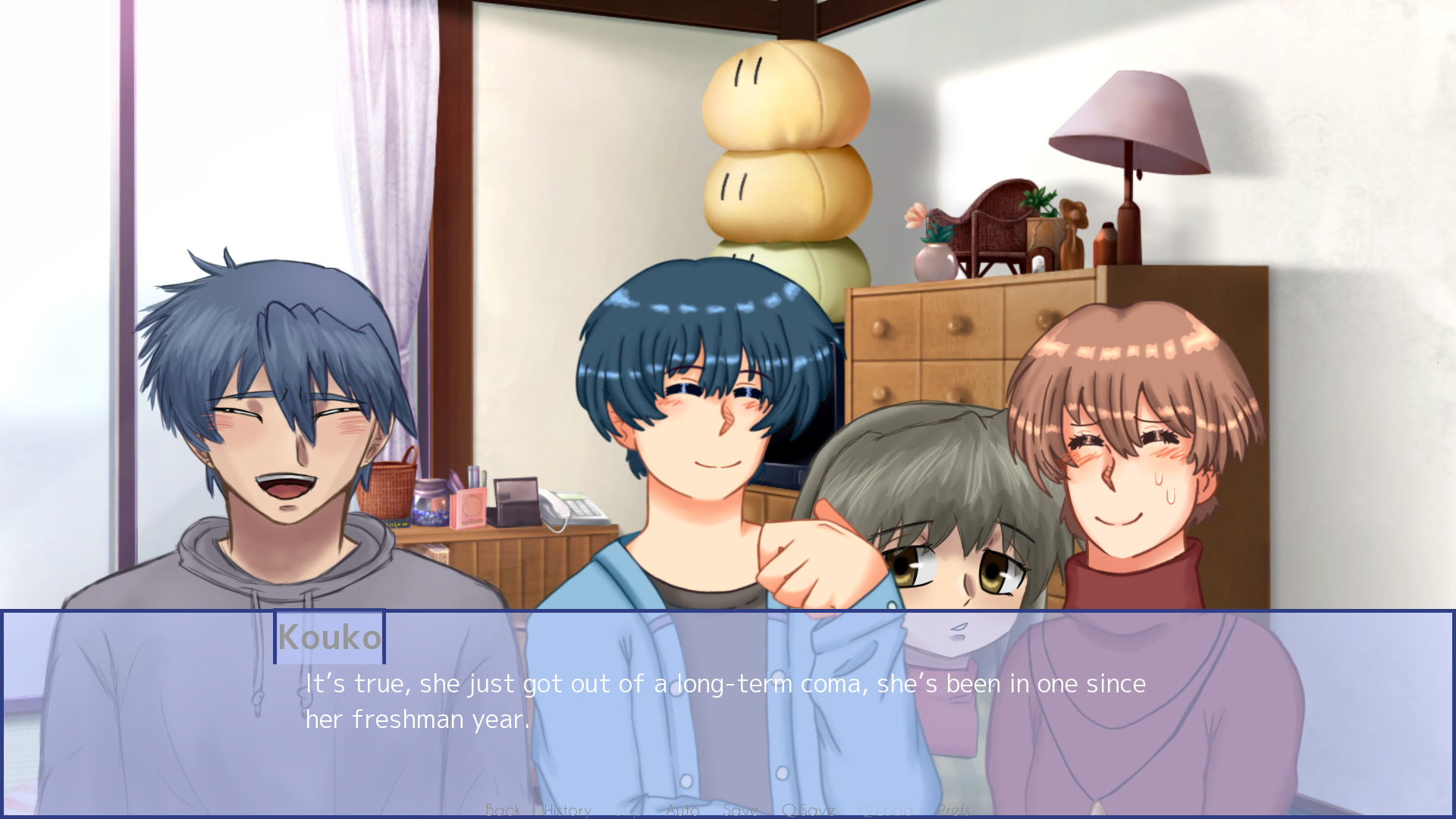Open the "Save" screen
Screen dimensions: 1456x819
[741, 809]
